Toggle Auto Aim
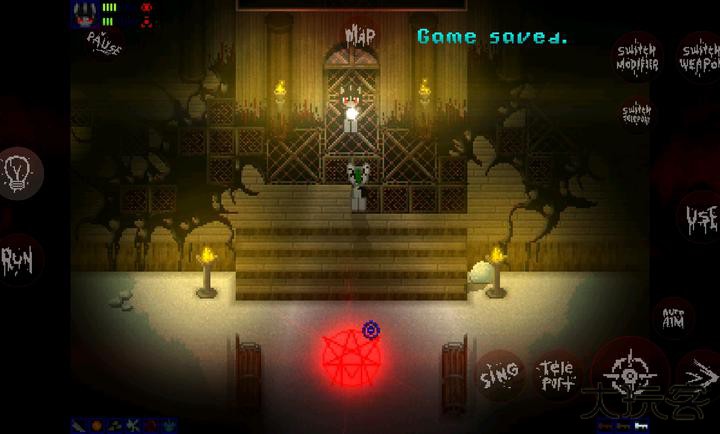The width and height of the screenshot is (720, 434). [x=673, y=319]
